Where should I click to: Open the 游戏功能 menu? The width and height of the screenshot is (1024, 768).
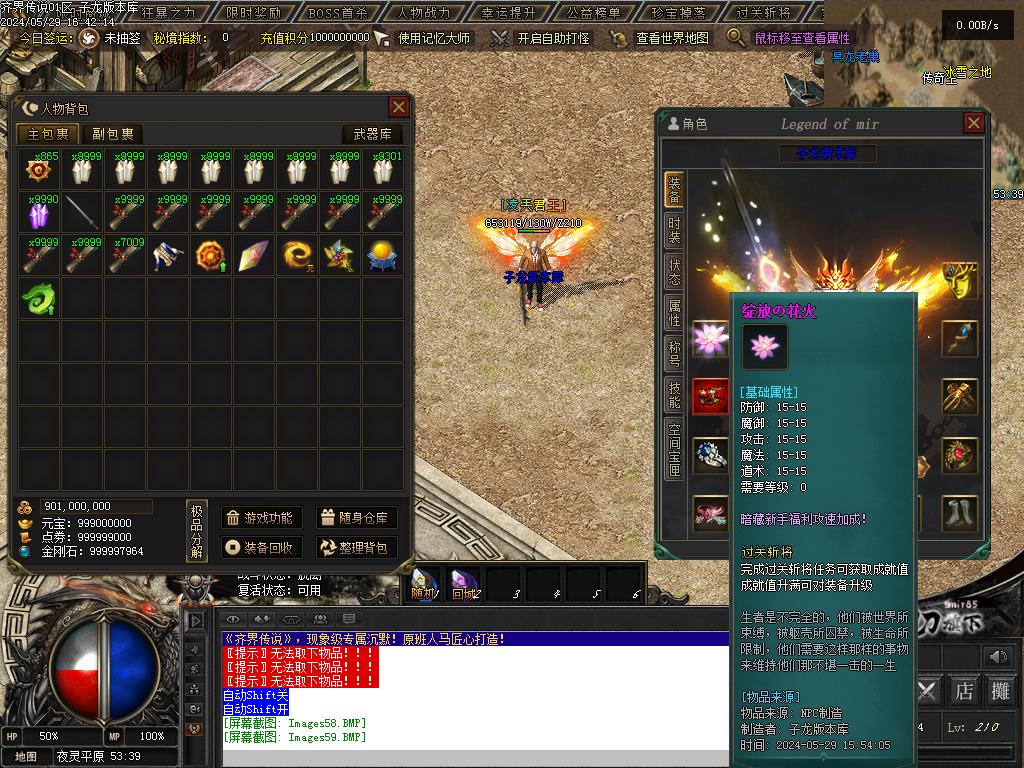pos(260,517)
